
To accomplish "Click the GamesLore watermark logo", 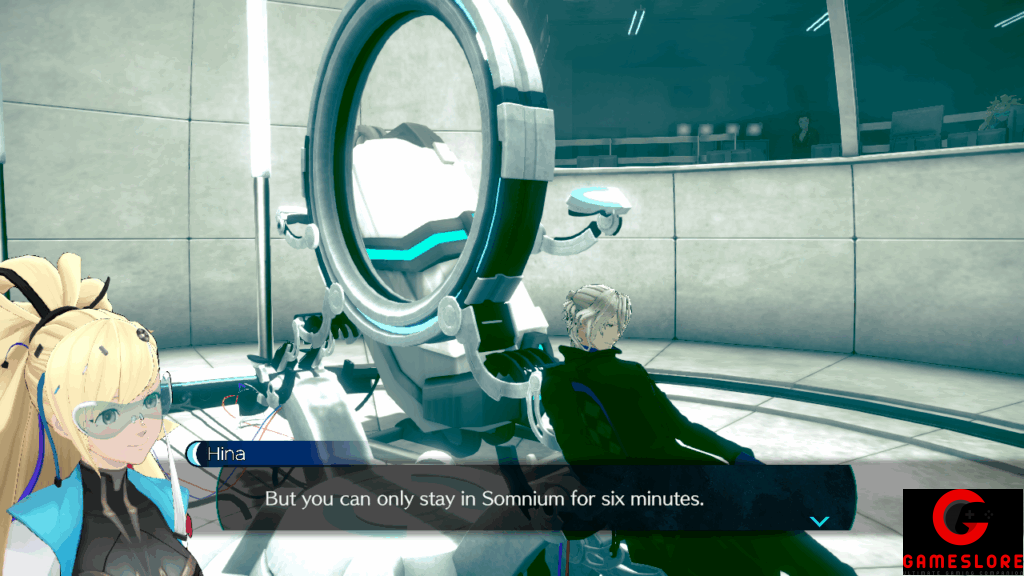I will click(962, 532).
